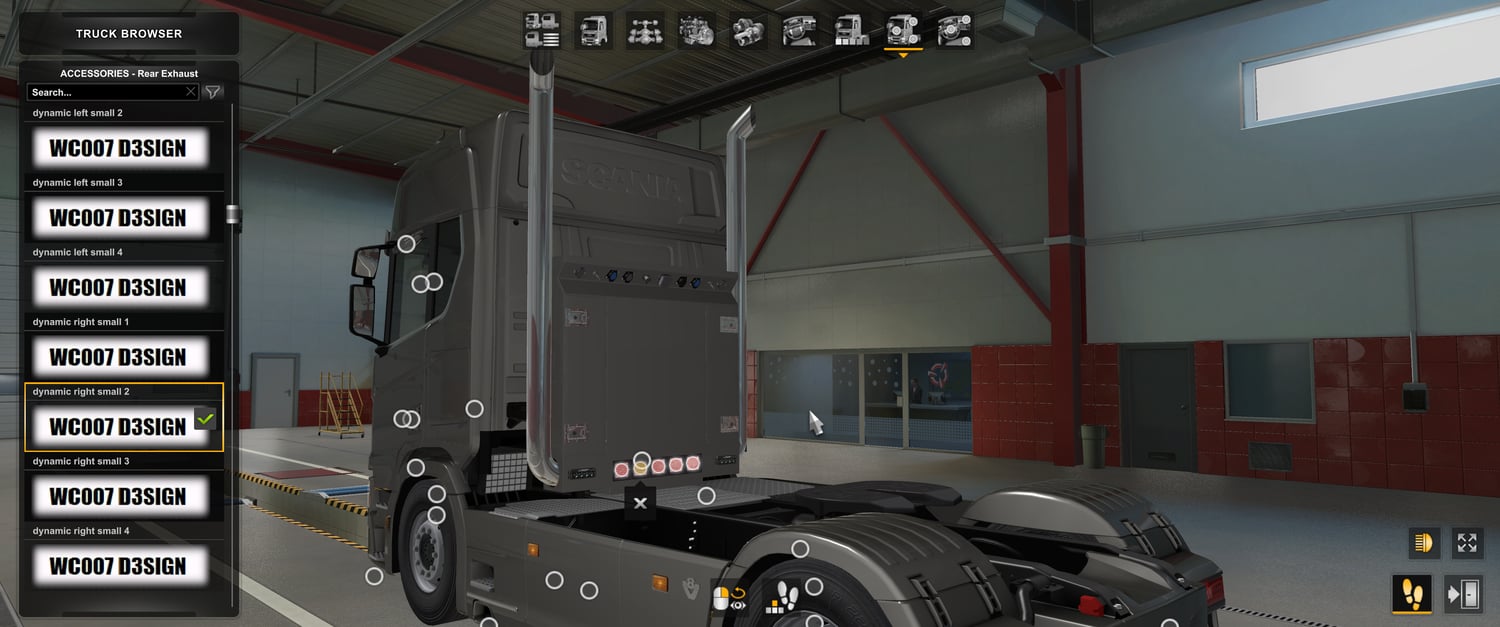Select the dynamic right small 1 exhaust
Screen dimensions: 1500x627
[x=119, y=357]
